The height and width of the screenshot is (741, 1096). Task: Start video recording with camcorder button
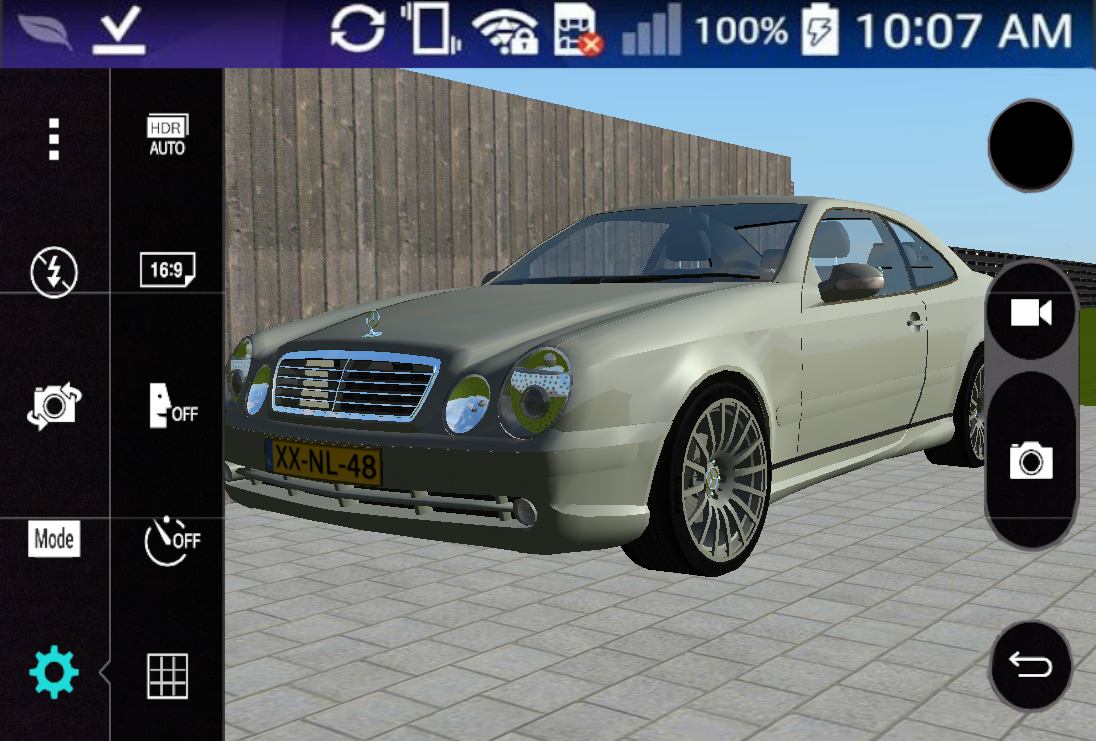coord(1031,314)
